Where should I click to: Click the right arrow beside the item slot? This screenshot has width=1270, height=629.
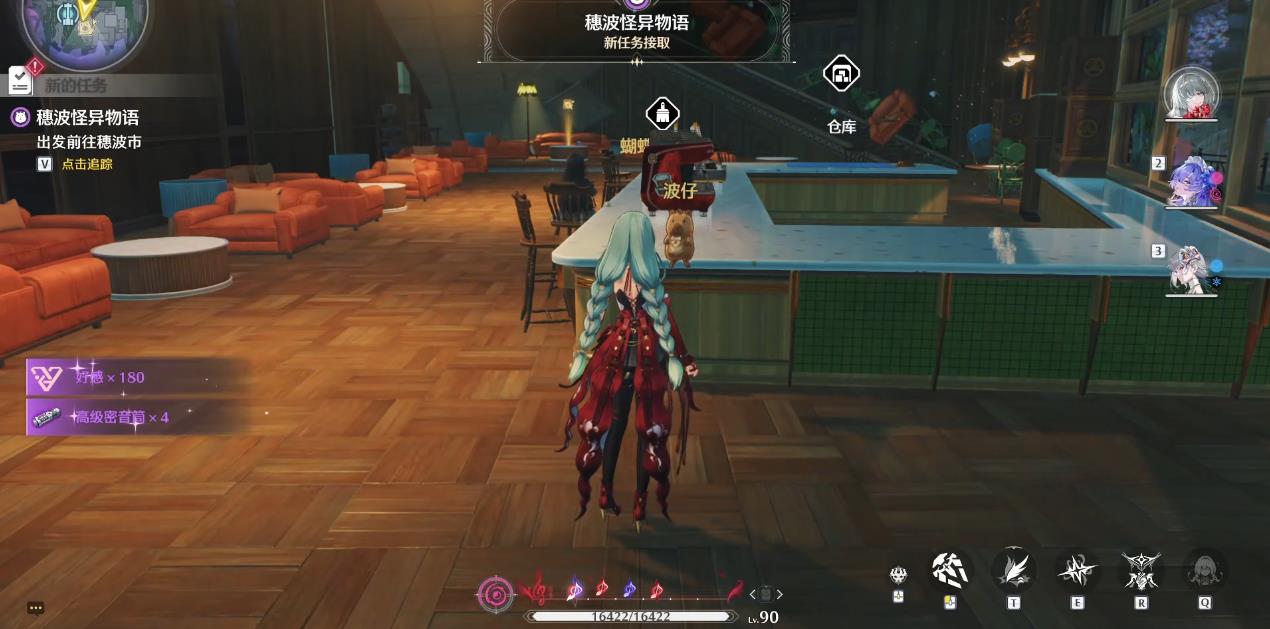coord(780,594)
